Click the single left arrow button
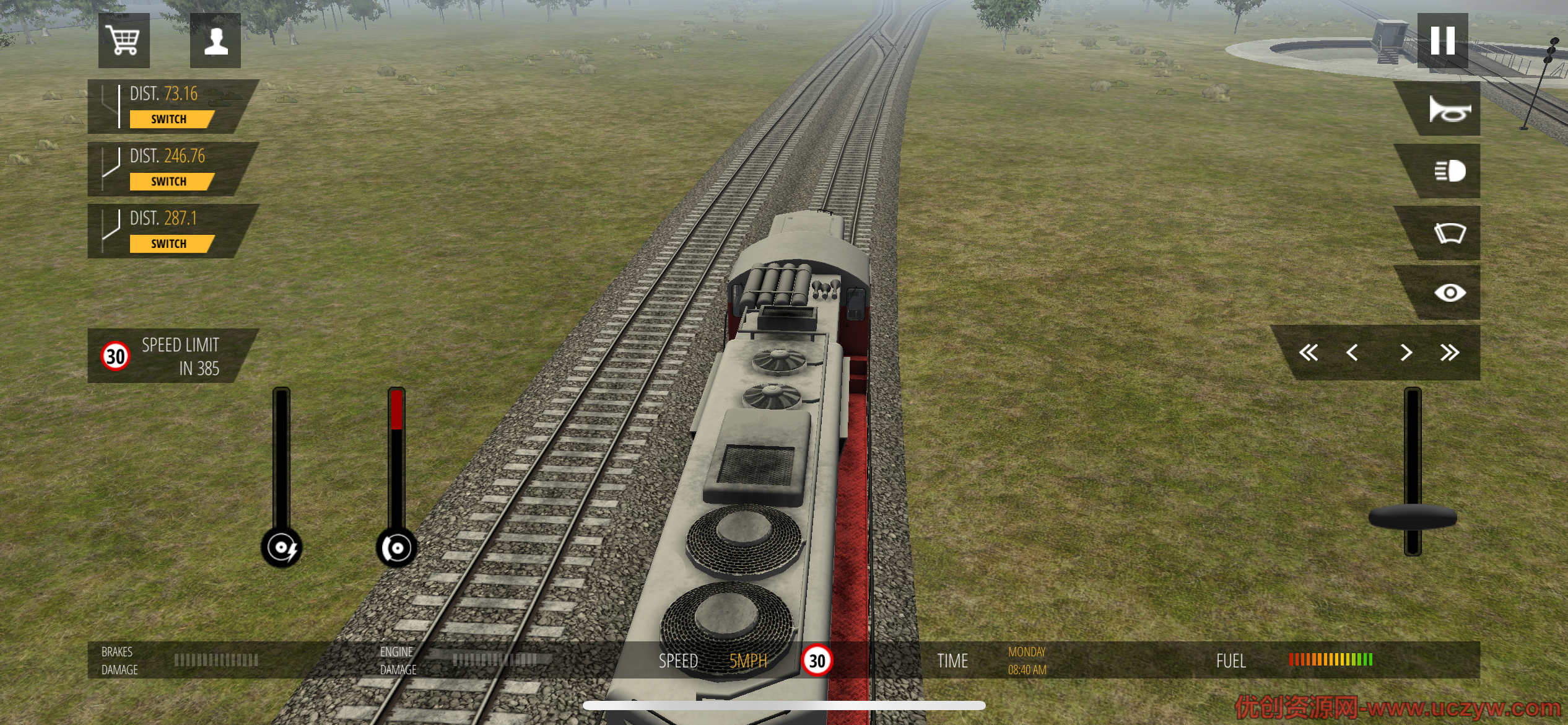 coord(1352,353)
